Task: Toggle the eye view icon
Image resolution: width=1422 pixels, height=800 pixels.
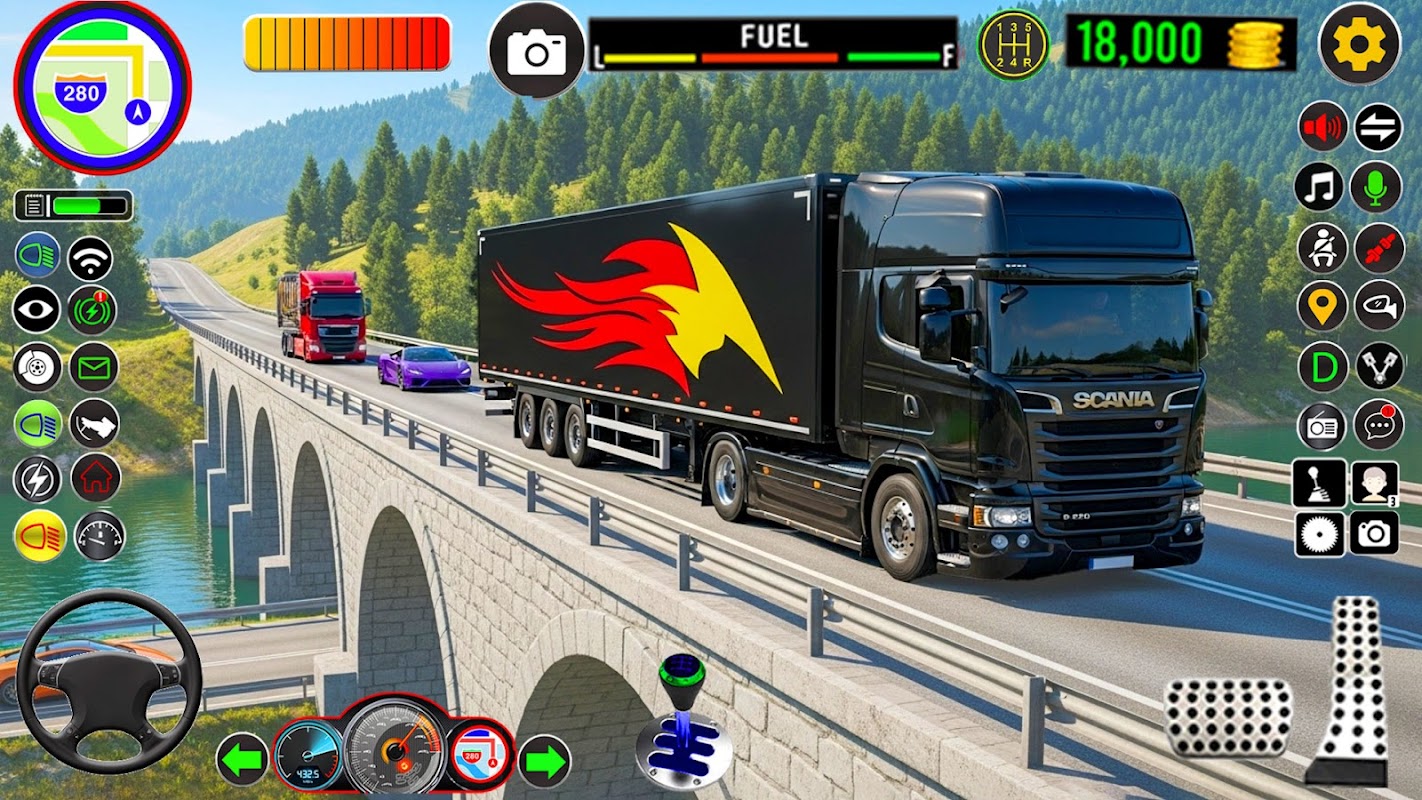Action: point(37,310)
